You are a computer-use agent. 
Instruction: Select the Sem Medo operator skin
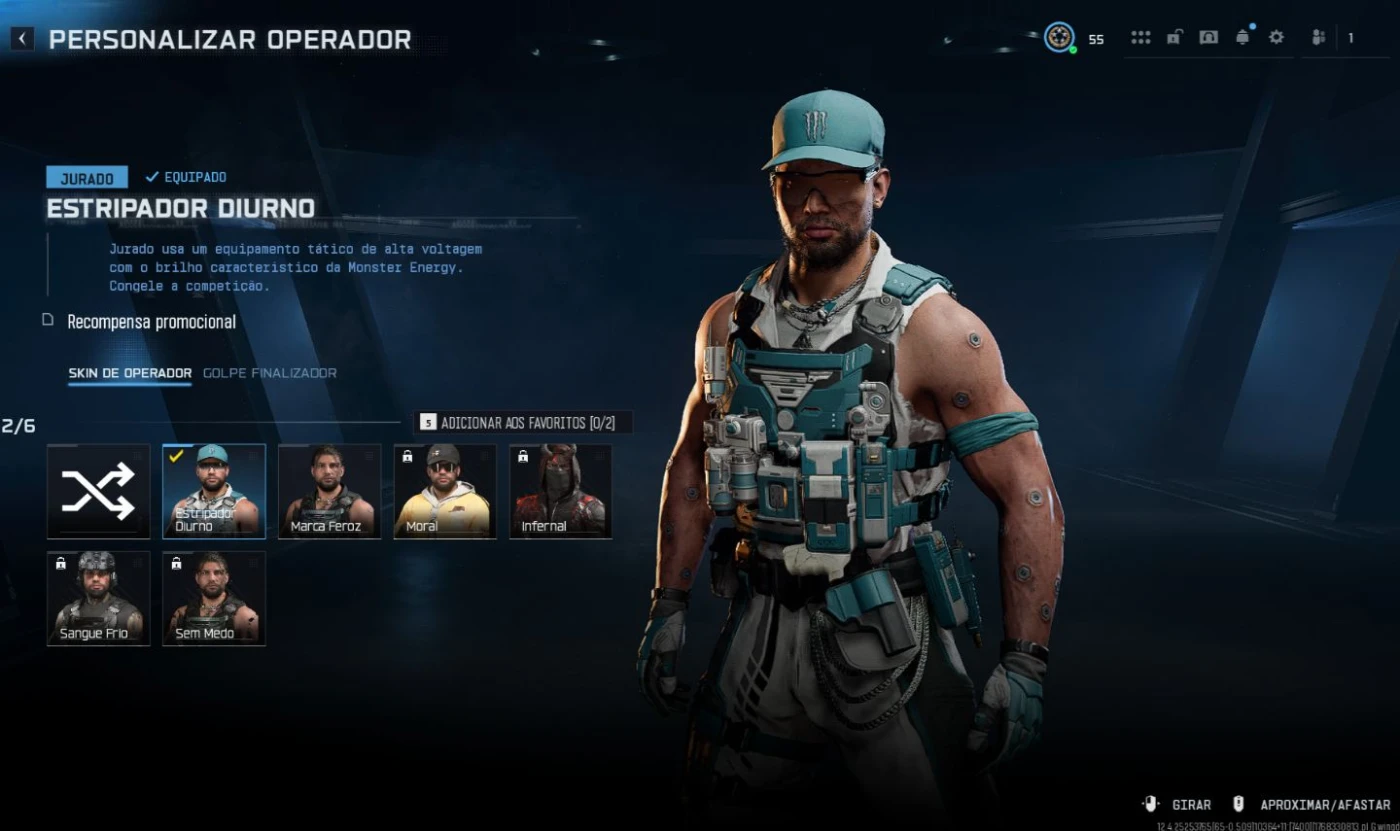(x=214, y=598)
